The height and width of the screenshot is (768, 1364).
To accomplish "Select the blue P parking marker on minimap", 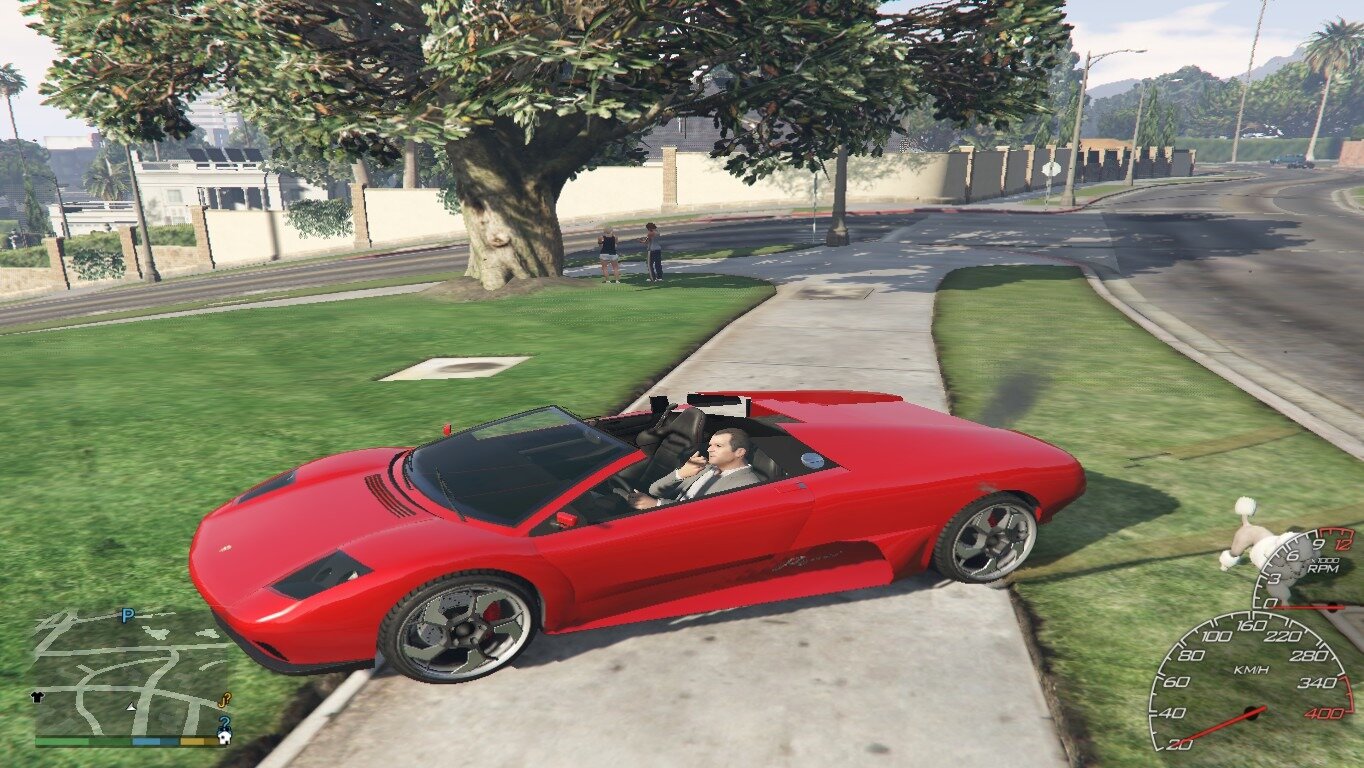I will coord(127,616).
